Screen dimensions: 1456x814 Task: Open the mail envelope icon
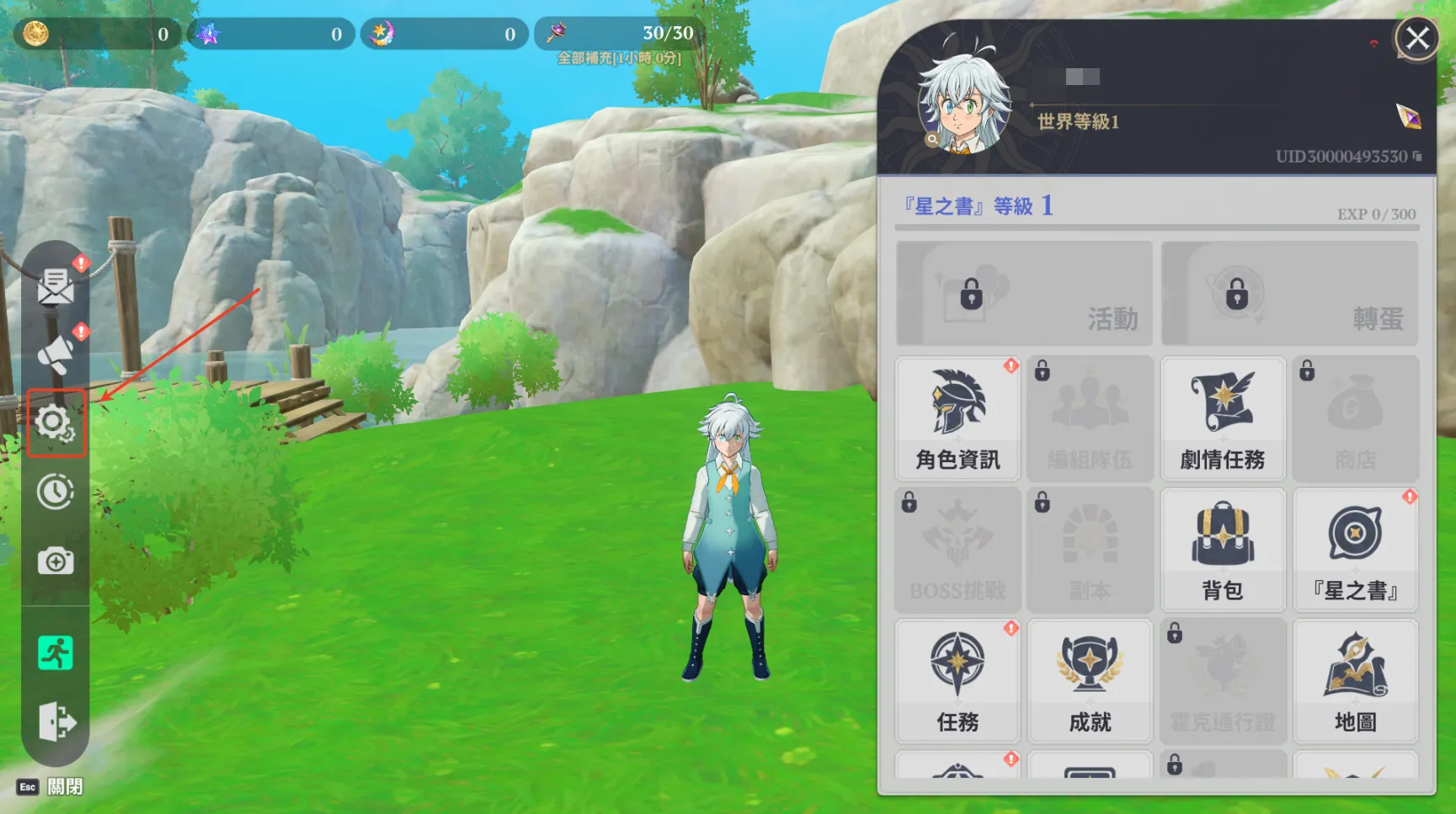[x=56, y=286]
